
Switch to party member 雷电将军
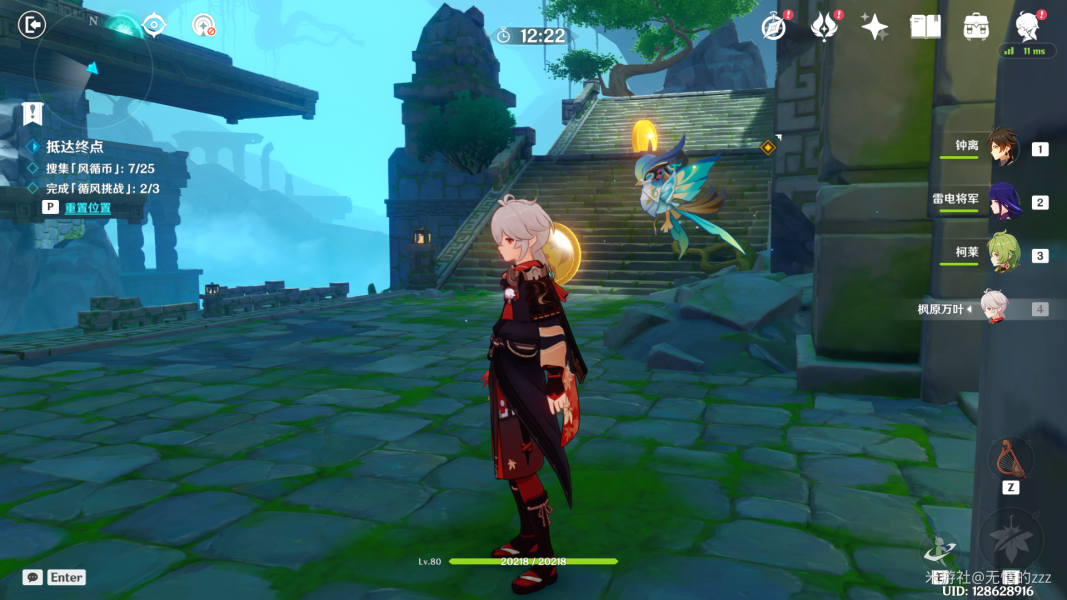pos(1003,201)
